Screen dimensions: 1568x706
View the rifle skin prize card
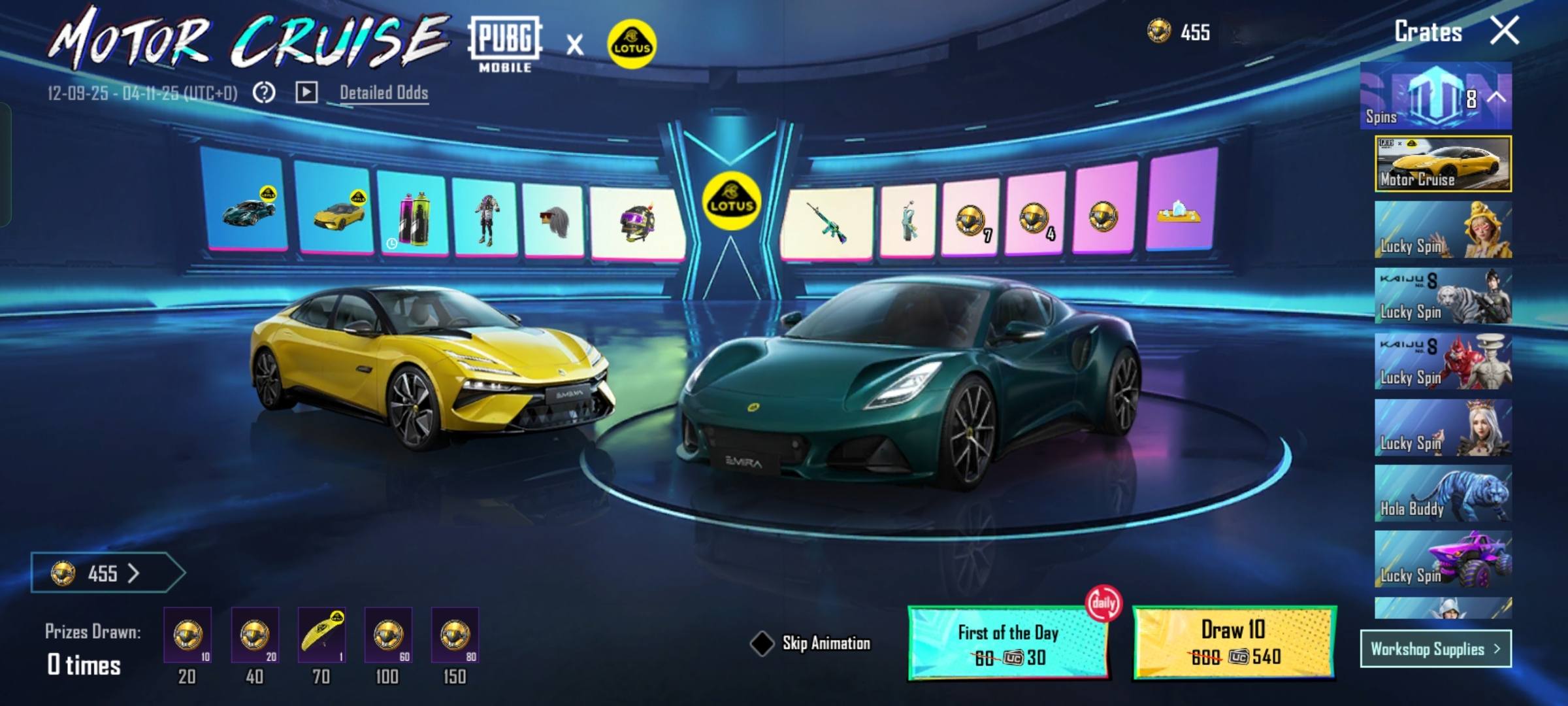point(827,222)
